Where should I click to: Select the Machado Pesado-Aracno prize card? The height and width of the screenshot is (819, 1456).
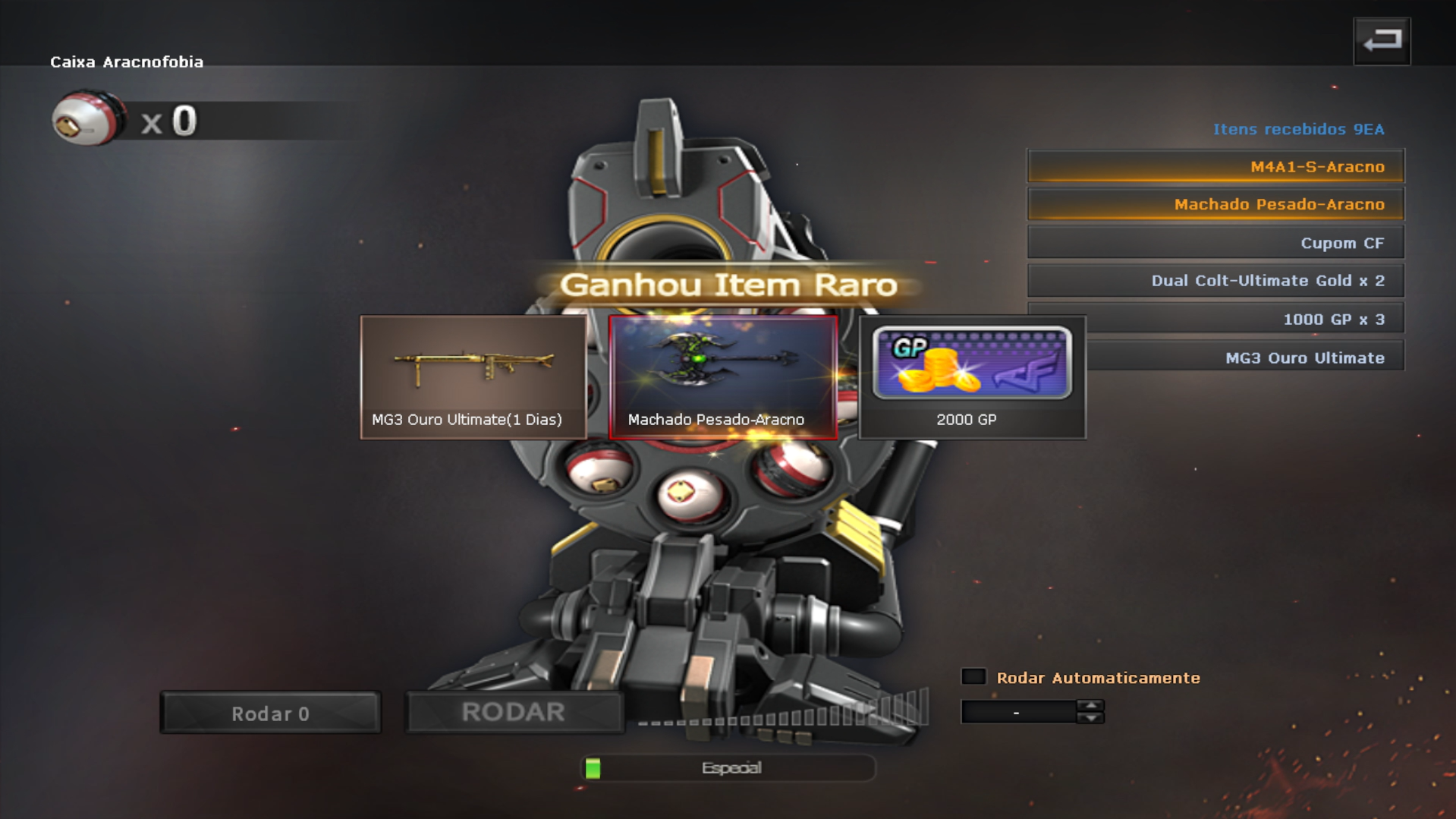click(722, 377)
